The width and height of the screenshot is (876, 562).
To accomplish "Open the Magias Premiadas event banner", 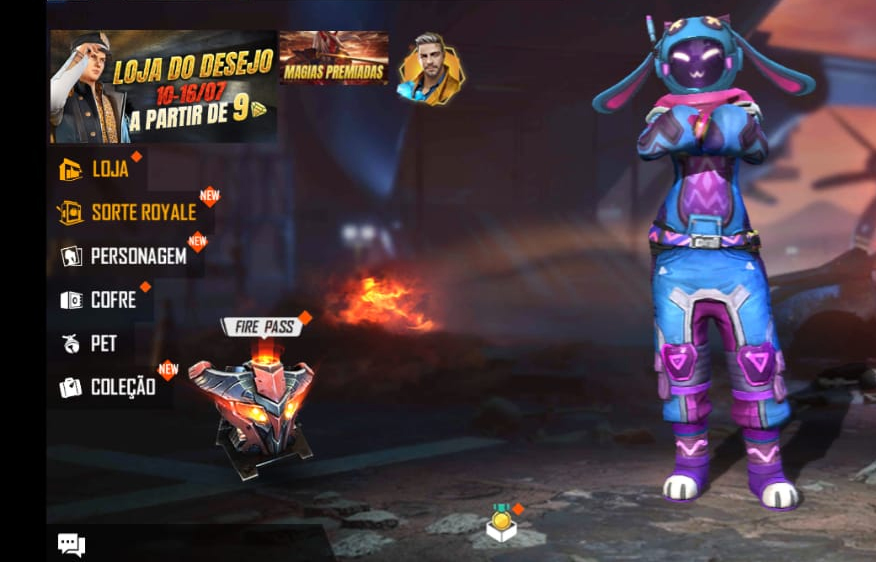I will (x=333, y=58).
